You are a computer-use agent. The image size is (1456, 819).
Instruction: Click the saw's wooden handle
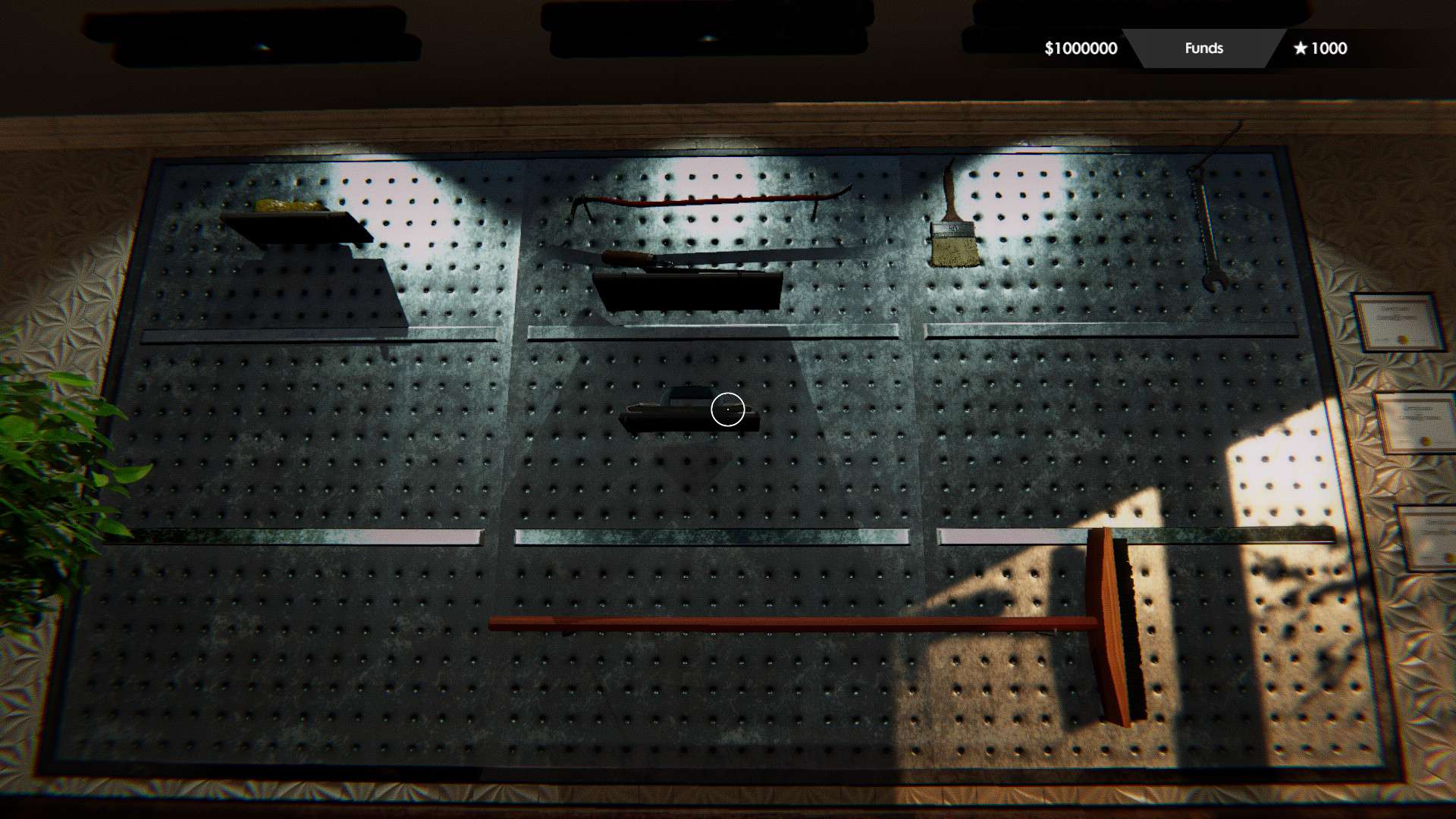(x=622, y=254)
